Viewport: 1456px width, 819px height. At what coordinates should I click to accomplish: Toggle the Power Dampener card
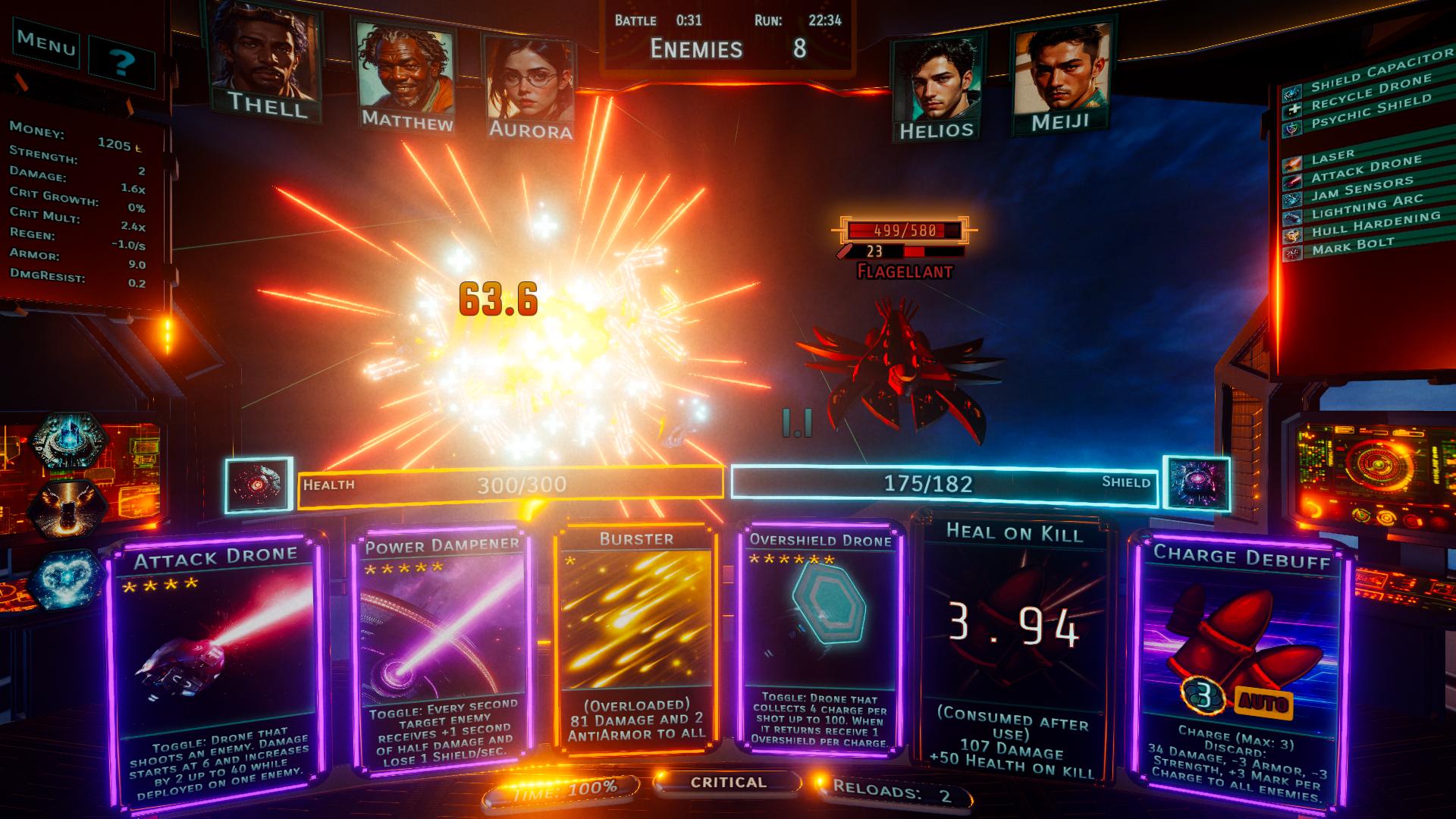tap(442, 652)
